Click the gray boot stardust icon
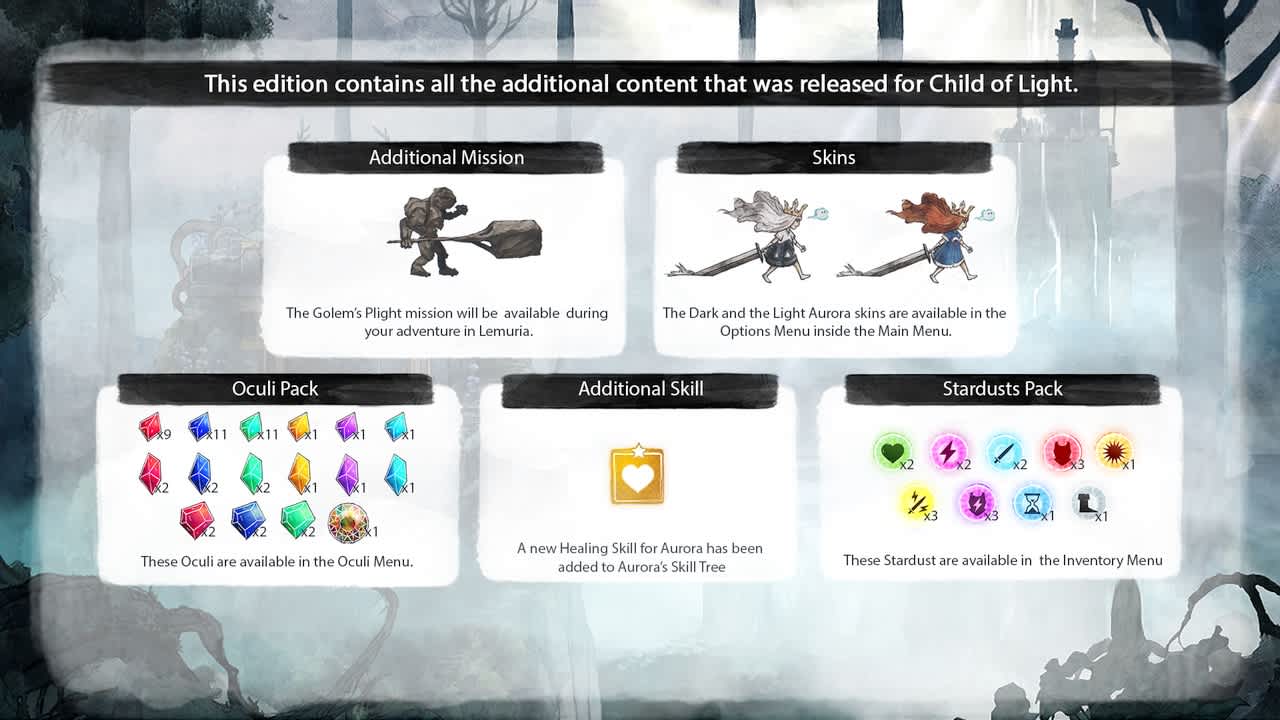The width and height of the screenshot is (1280, 720). pyautogui.click(x=1089, y=502)
